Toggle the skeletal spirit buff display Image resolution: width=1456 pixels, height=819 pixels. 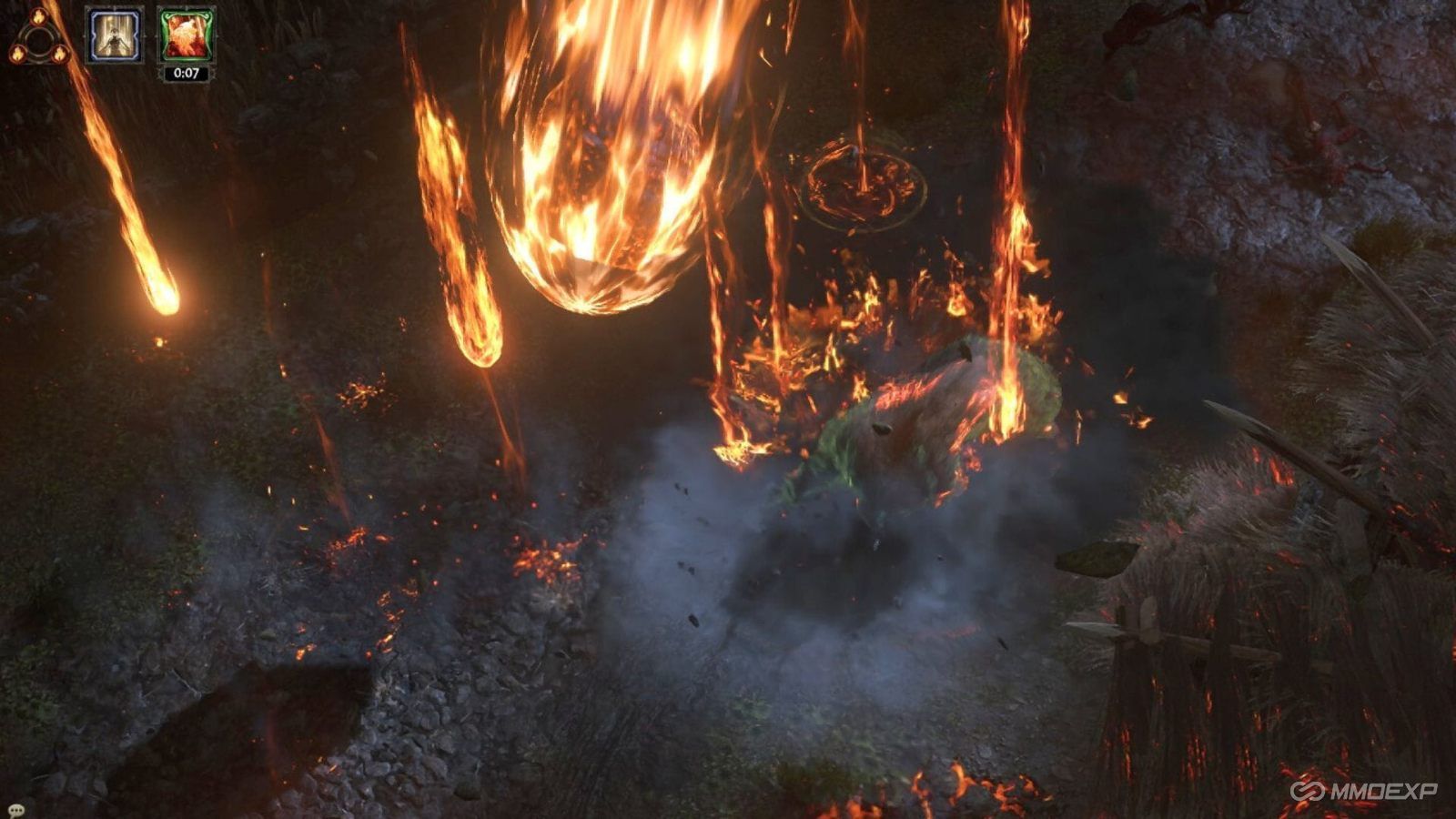click(114, 35)
